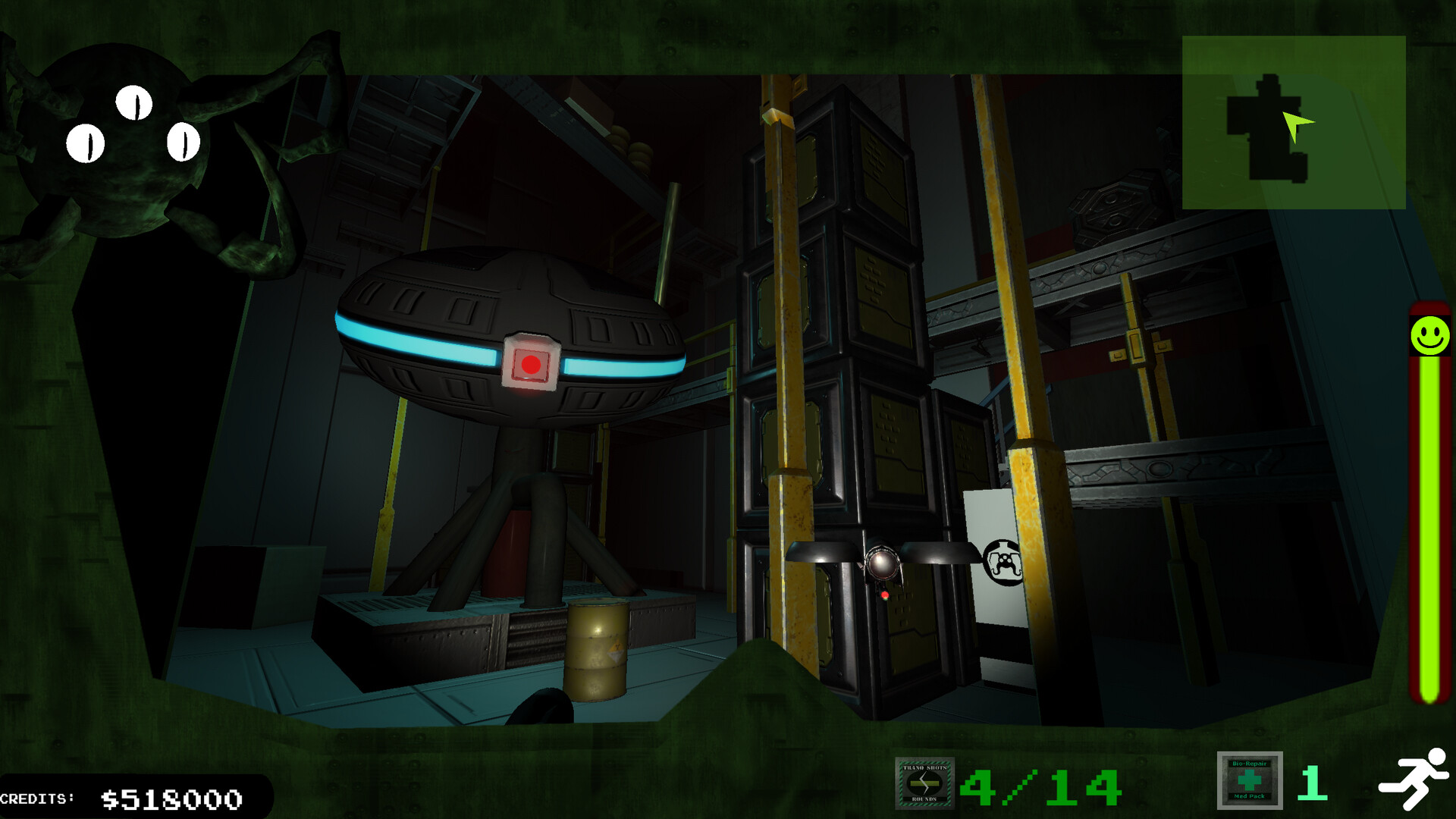Toggle the red light on the hovering drone

pyautogui.click(x=884, y=594)
